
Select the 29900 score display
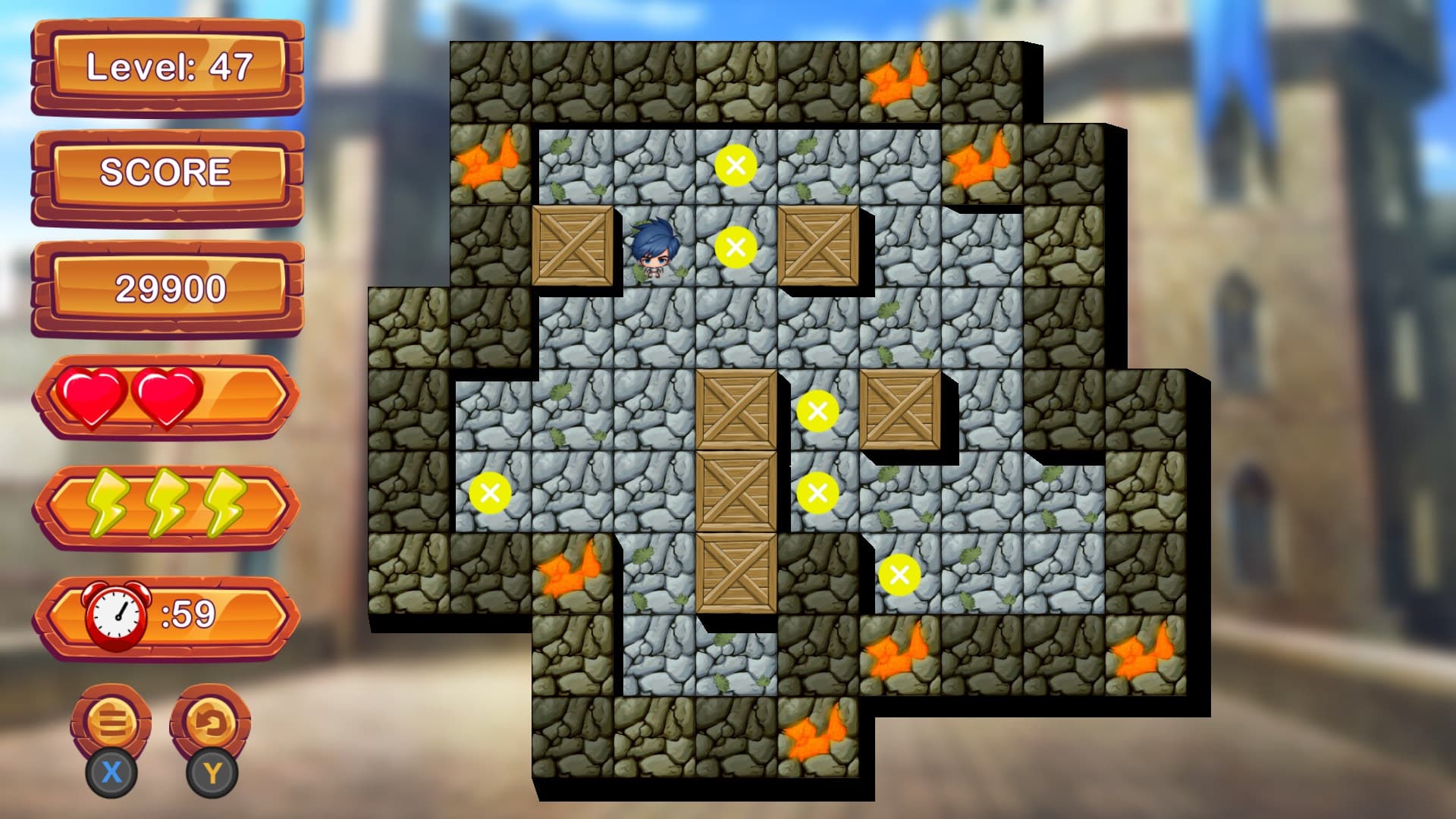[x=171, y=287]
